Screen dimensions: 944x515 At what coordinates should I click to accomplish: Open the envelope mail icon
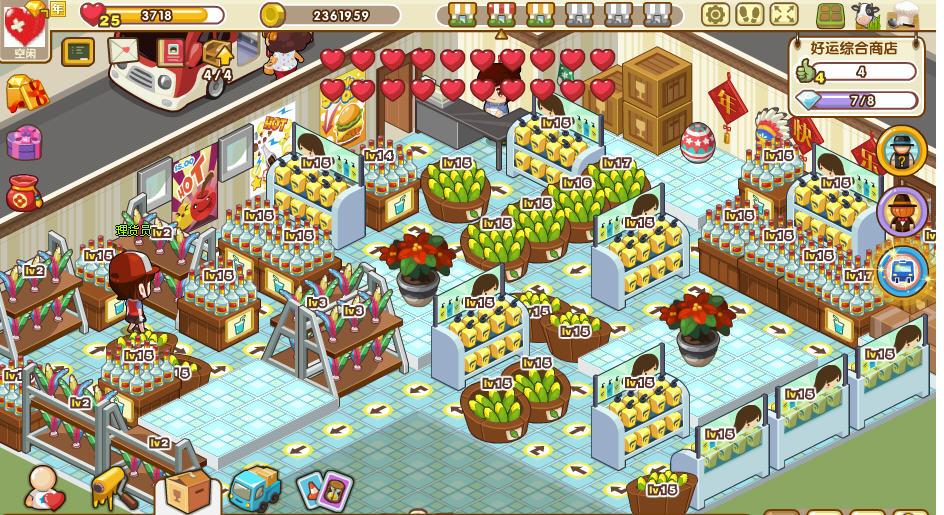123,50
